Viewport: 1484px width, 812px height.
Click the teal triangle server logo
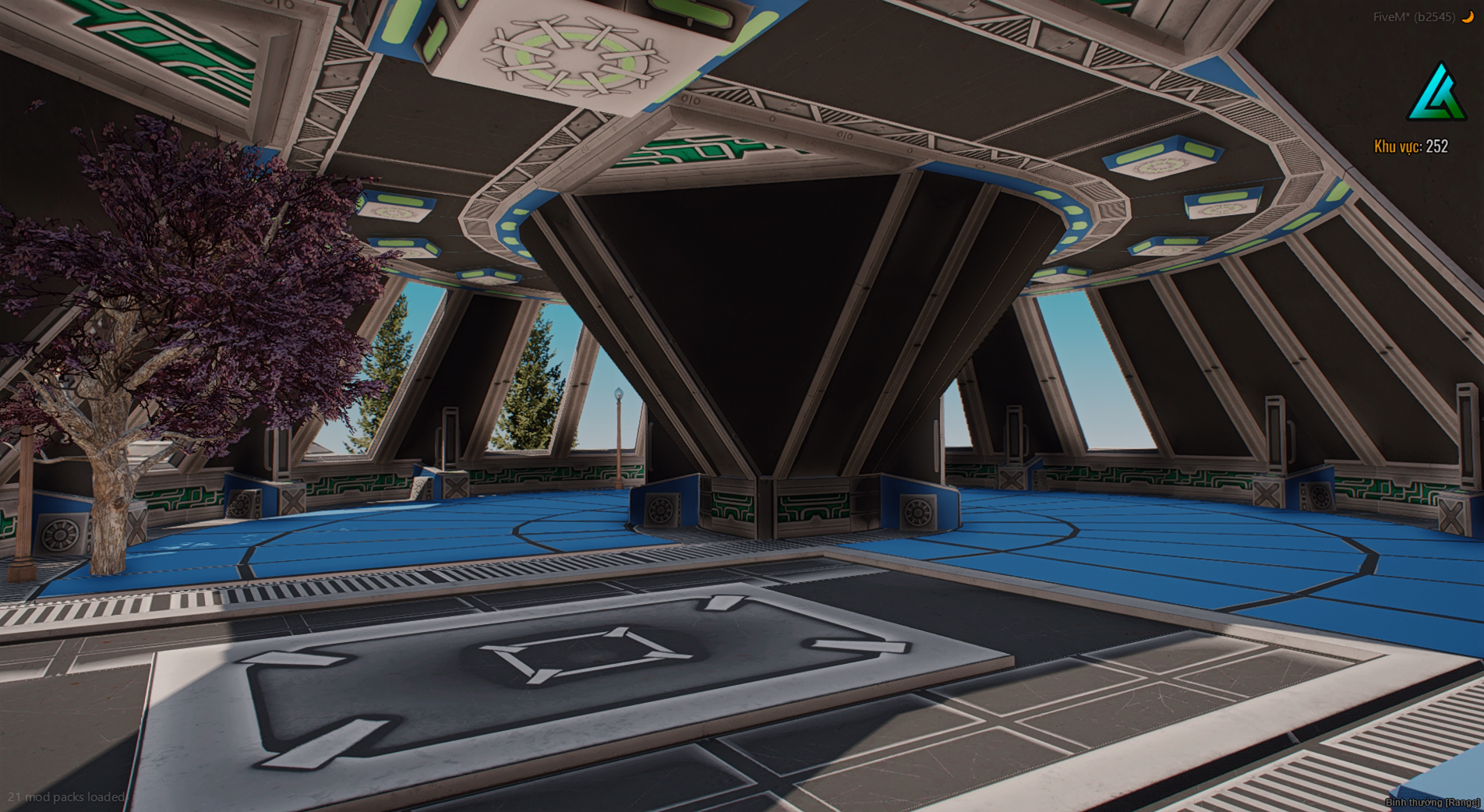1436,94
